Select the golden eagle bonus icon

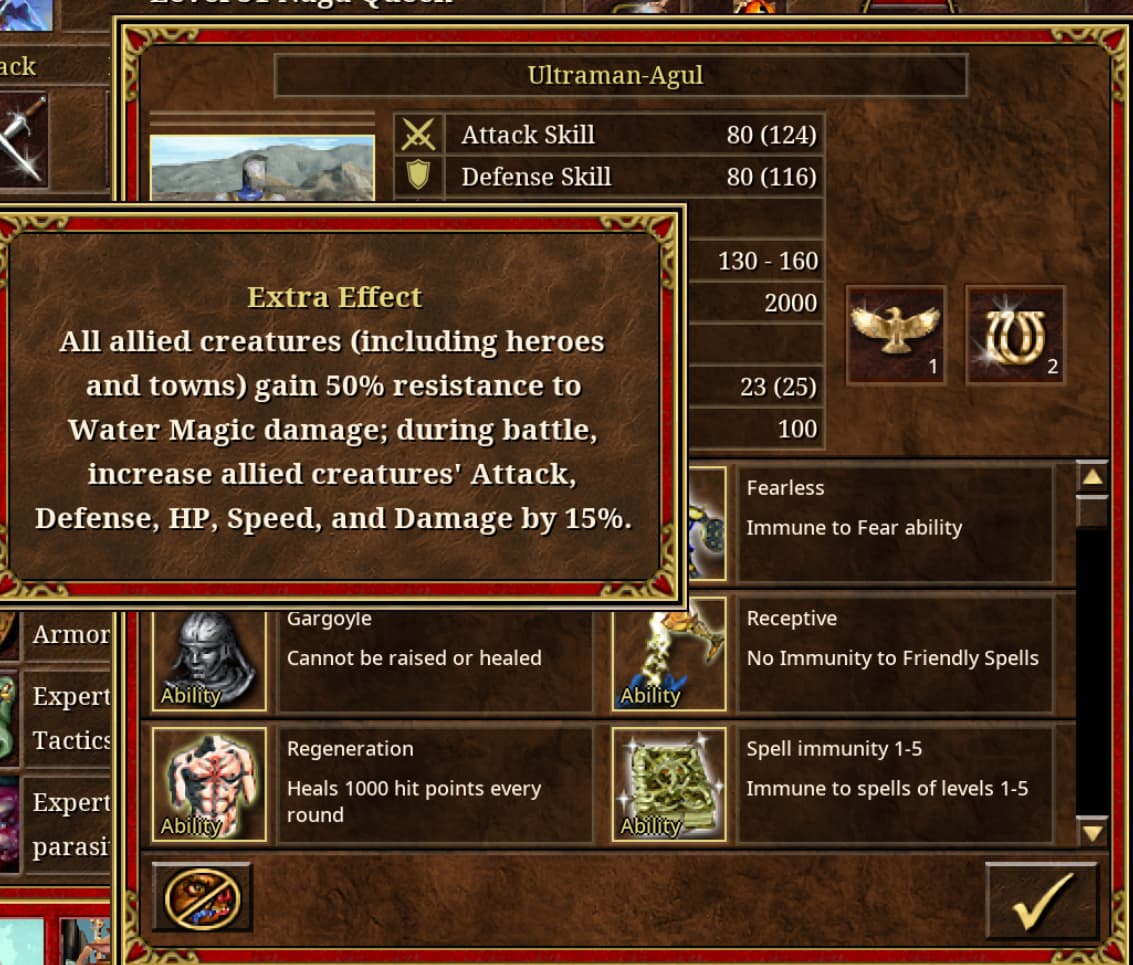(895, 335)
